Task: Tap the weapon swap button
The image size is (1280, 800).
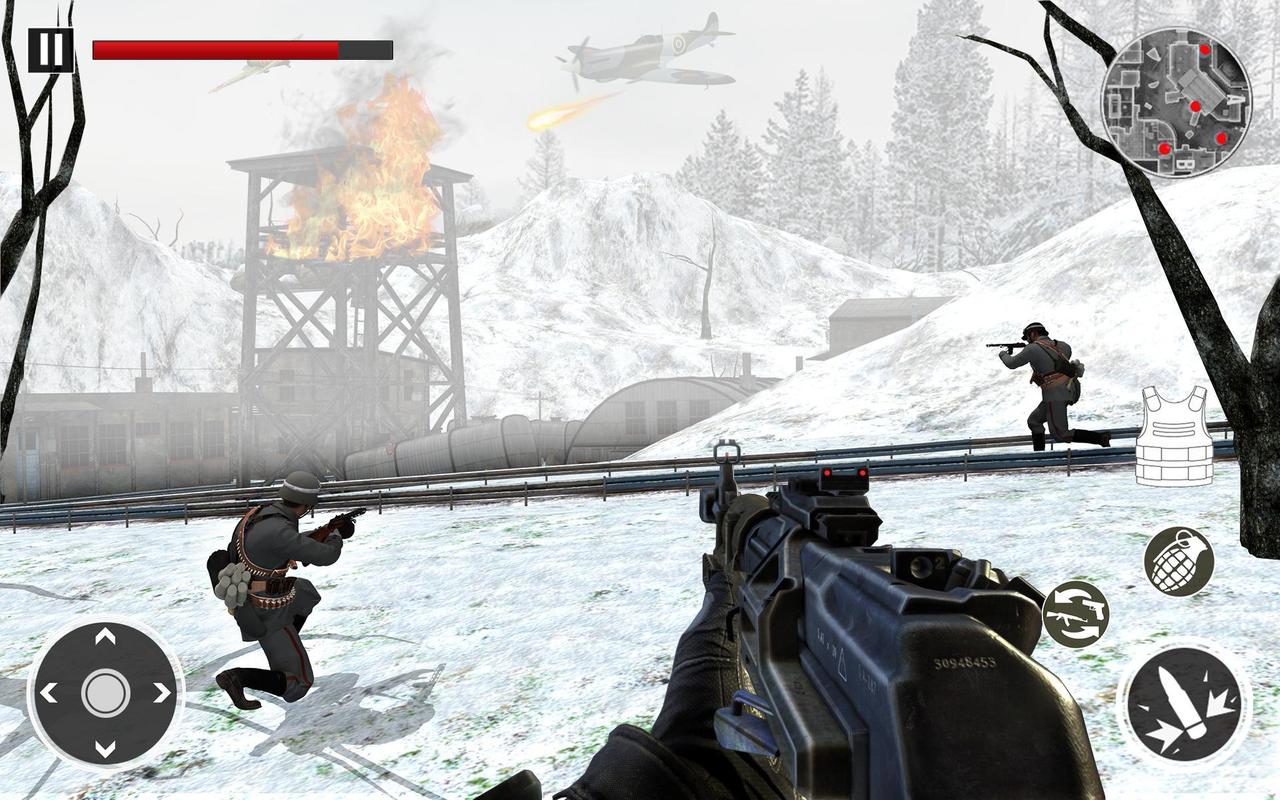Action: [1075, 614]
